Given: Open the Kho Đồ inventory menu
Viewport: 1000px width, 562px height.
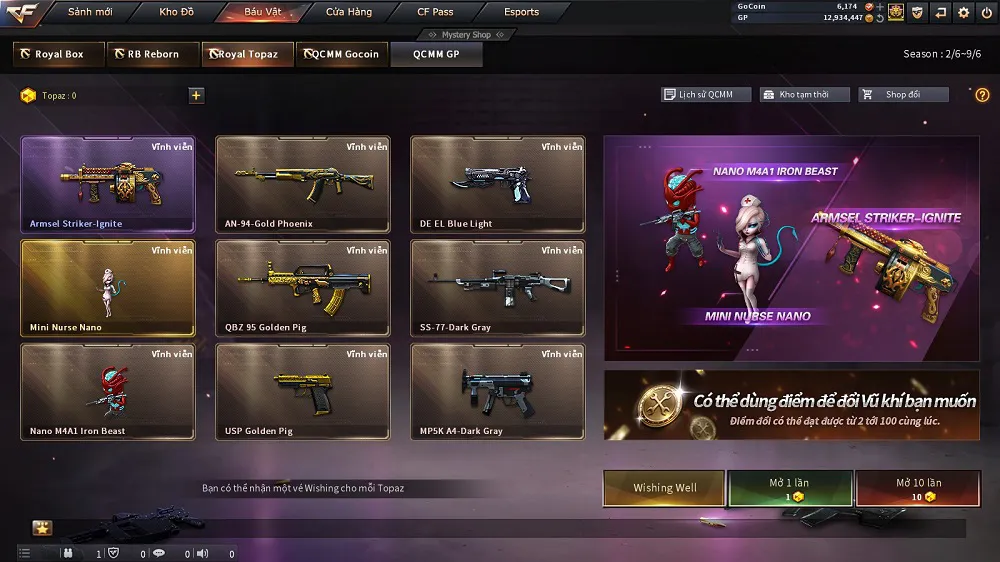Looking at the screenshot, I should point(175,12).
